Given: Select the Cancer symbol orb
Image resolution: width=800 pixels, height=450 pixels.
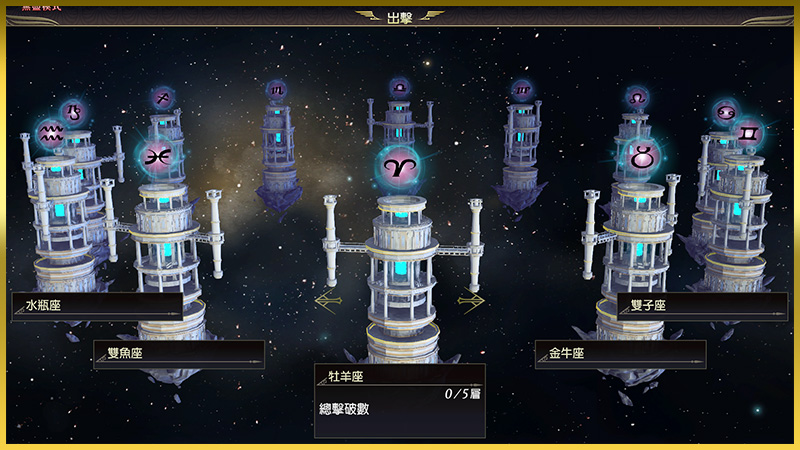Looking at the screenshot, I should pos(725,110).
